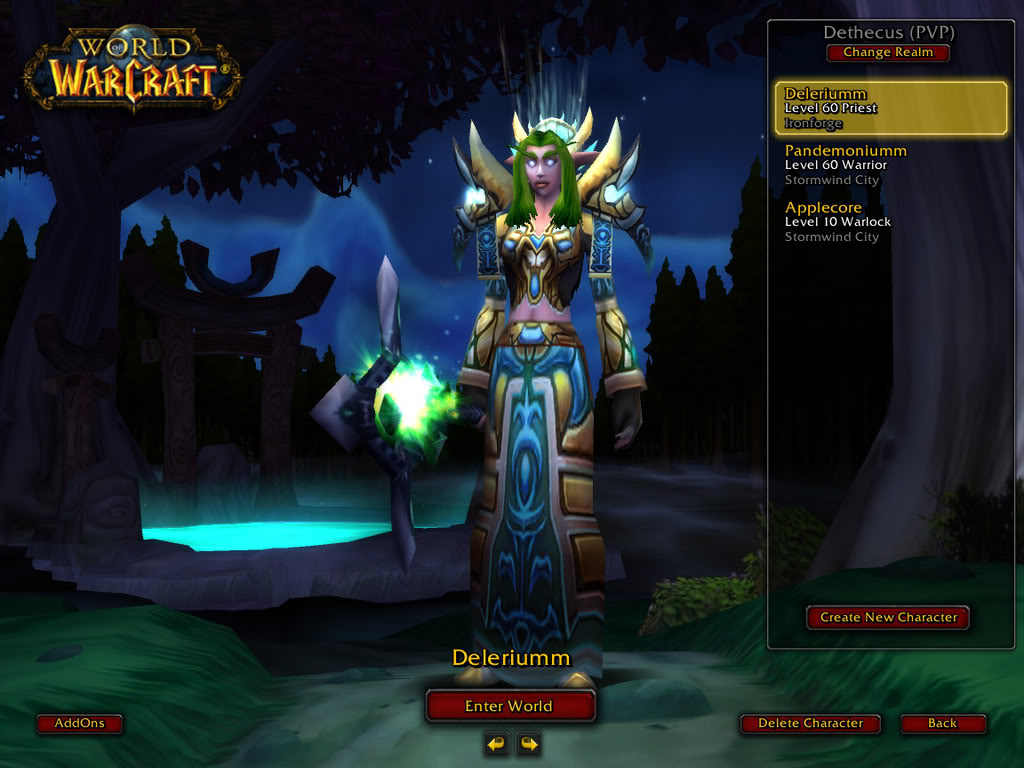Select the Deleriumm priest character
The height and width of the screenshot is (768, 1024).
pyautogui.click(x=891, y=108)
